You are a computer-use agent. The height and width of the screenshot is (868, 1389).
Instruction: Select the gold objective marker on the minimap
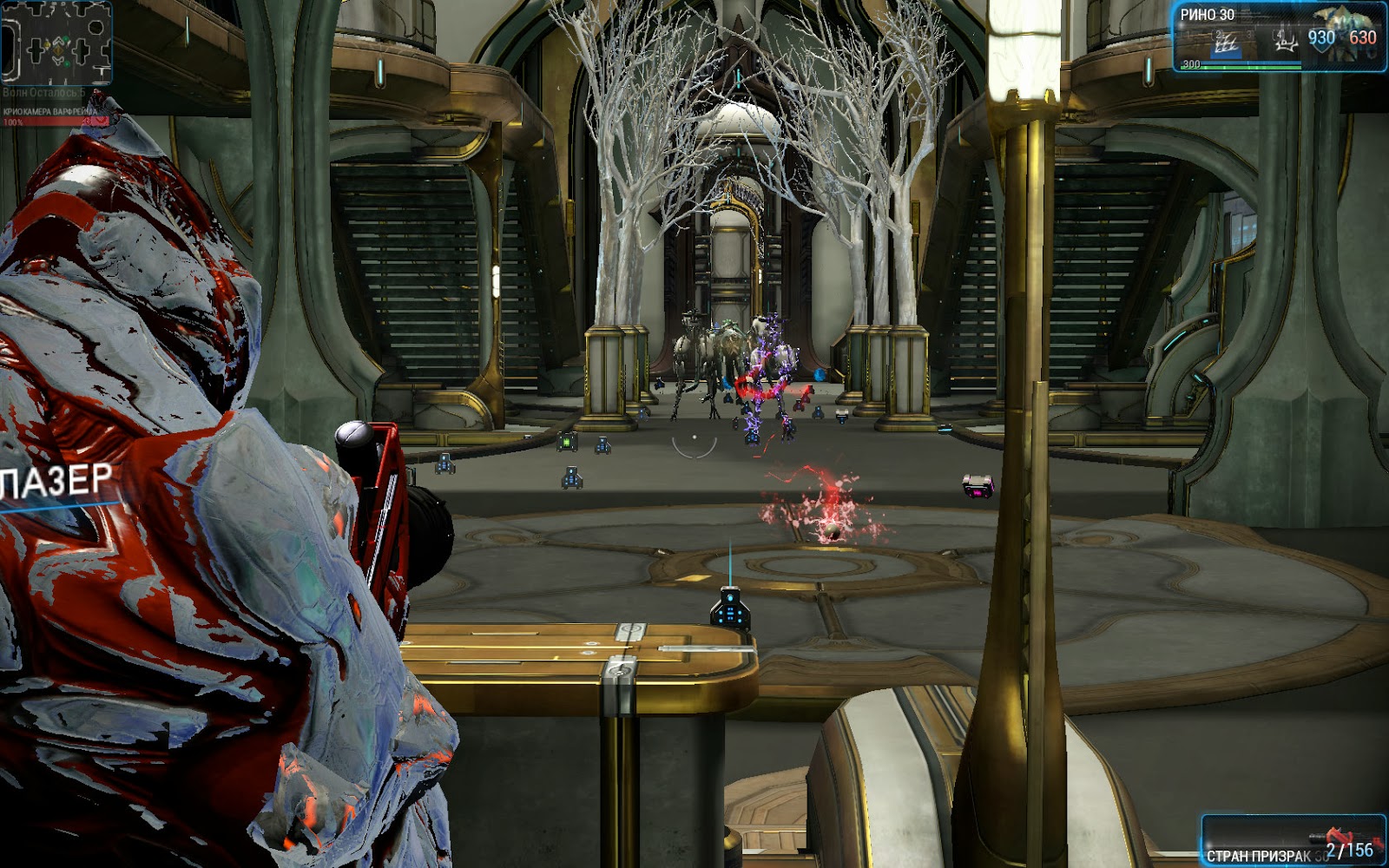57,50
